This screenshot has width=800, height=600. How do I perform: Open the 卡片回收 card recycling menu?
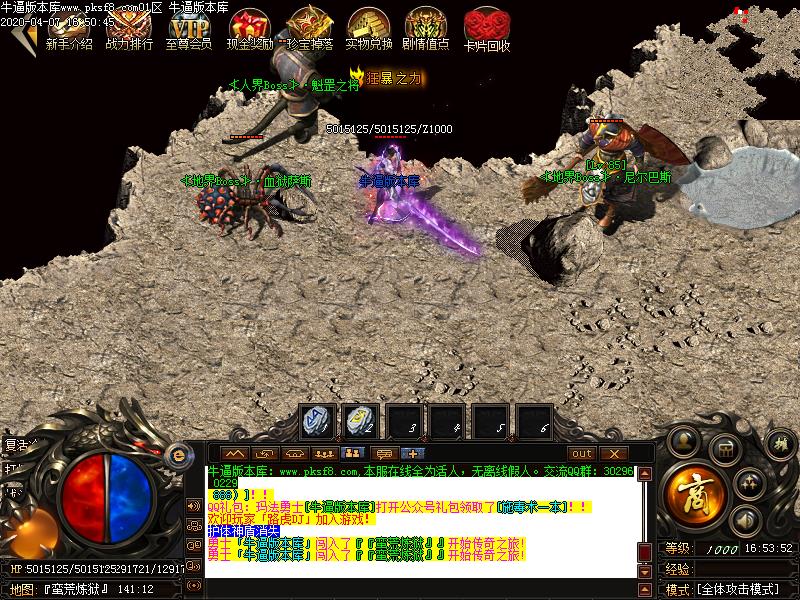(487, 29)
